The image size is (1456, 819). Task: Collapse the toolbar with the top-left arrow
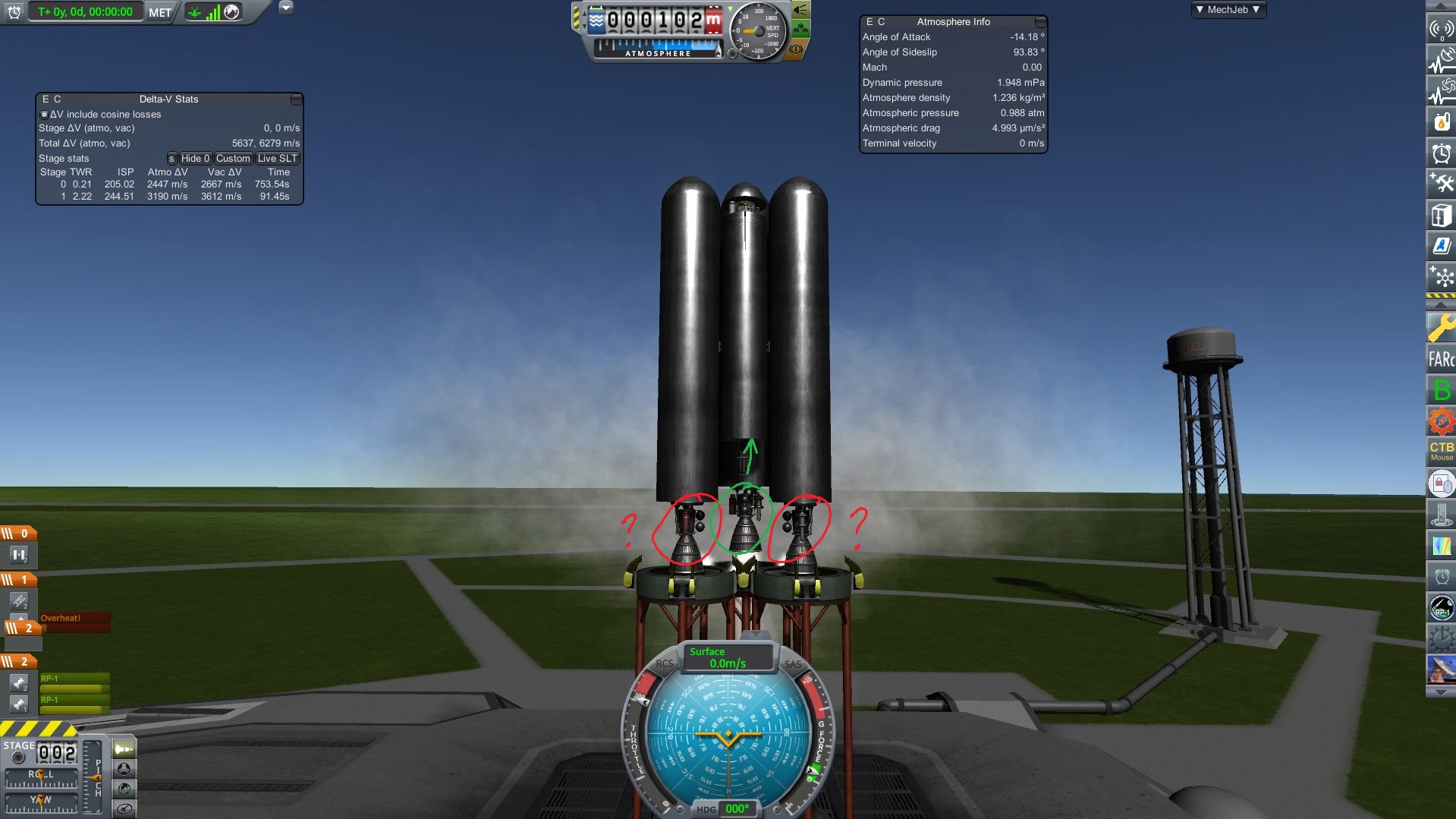286,7
